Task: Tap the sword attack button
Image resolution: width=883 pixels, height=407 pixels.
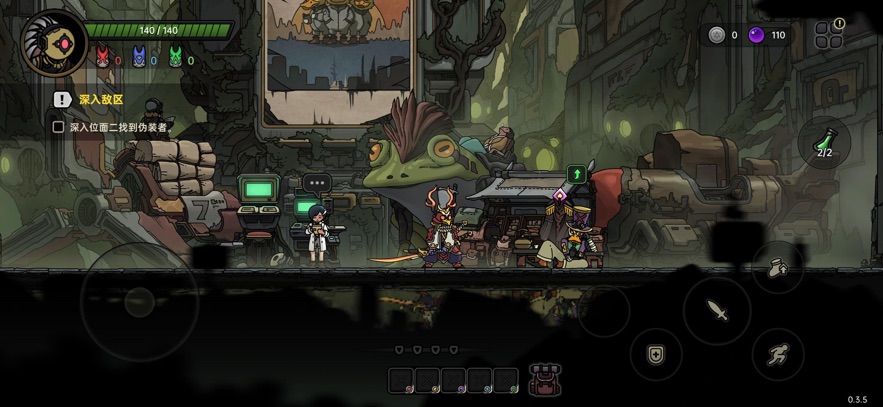Action: click(x=717, y=311)
